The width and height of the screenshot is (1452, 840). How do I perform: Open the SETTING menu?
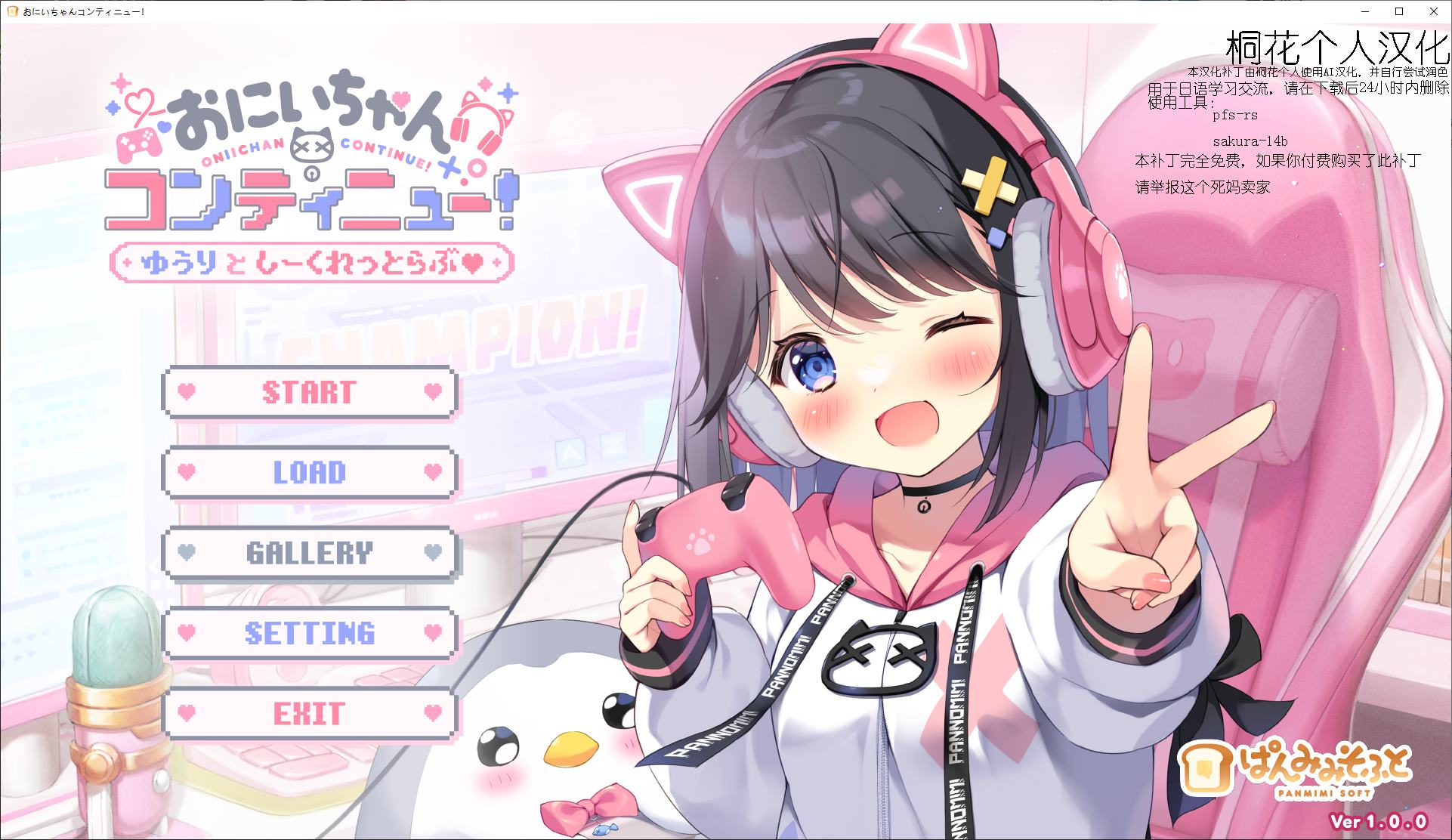click(308, 632)
